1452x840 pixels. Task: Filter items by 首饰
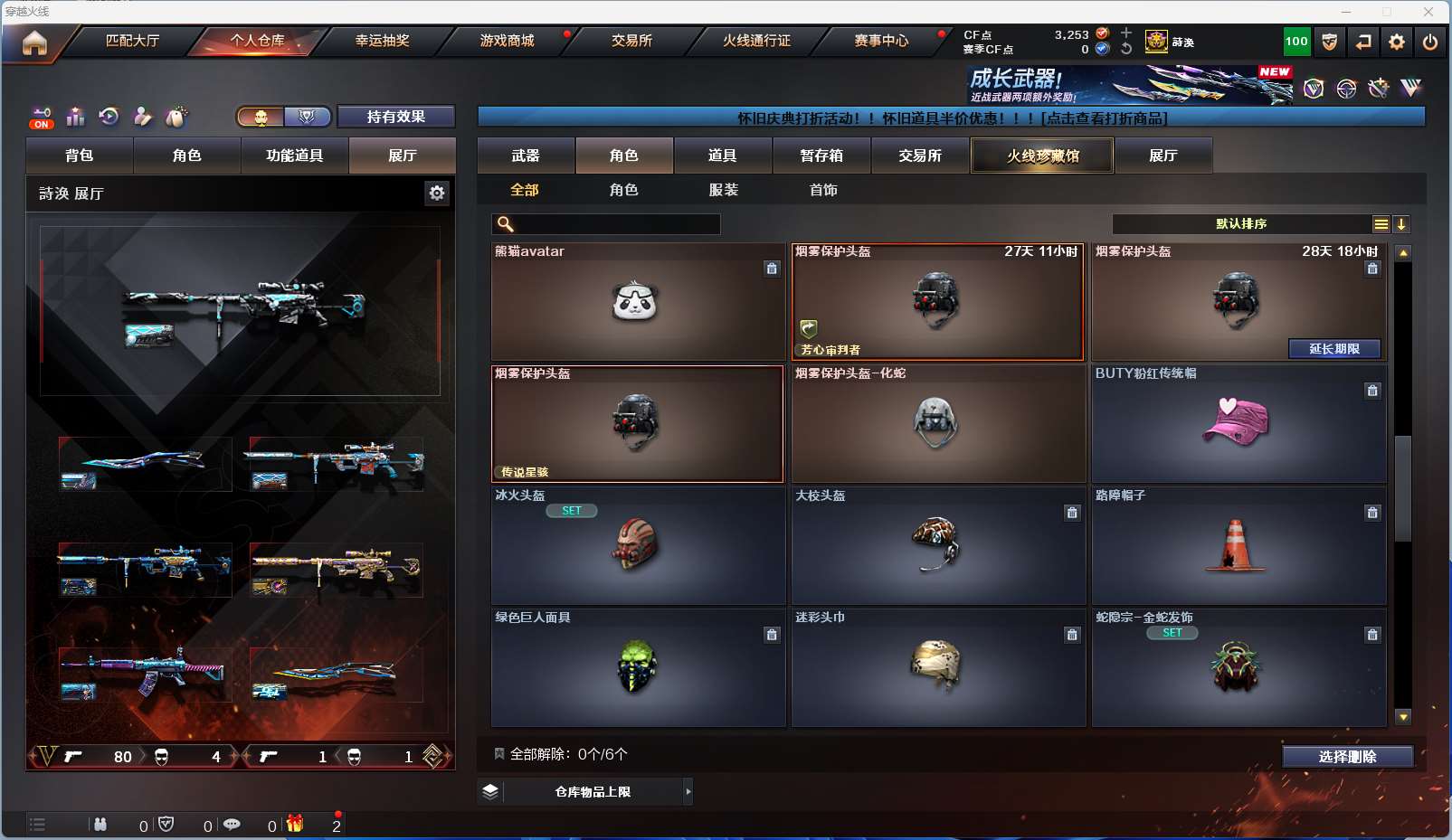tap(823, 190)
